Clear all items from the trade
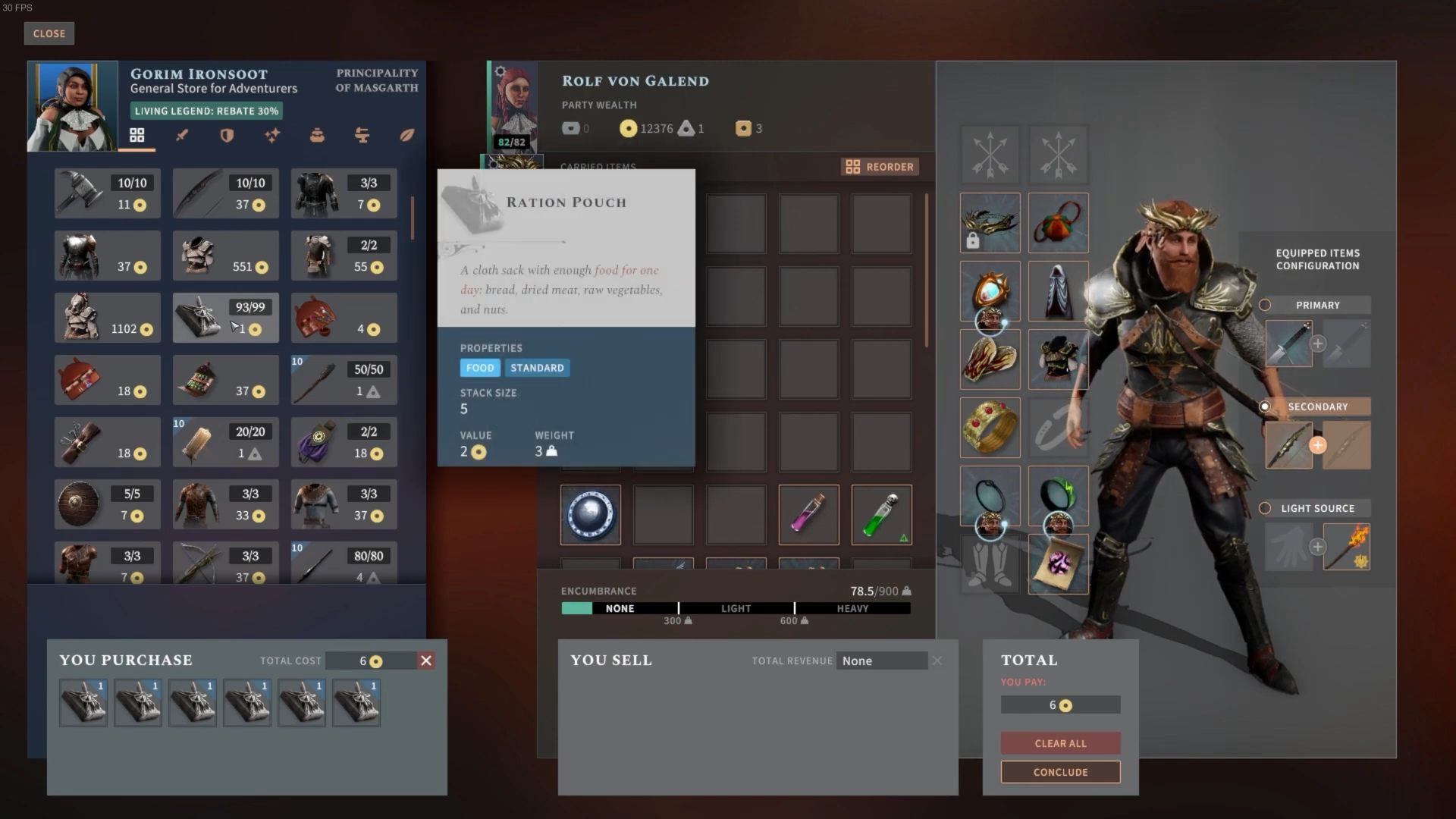Viewport: 1456px width, 819px height. pos(1060,743)
